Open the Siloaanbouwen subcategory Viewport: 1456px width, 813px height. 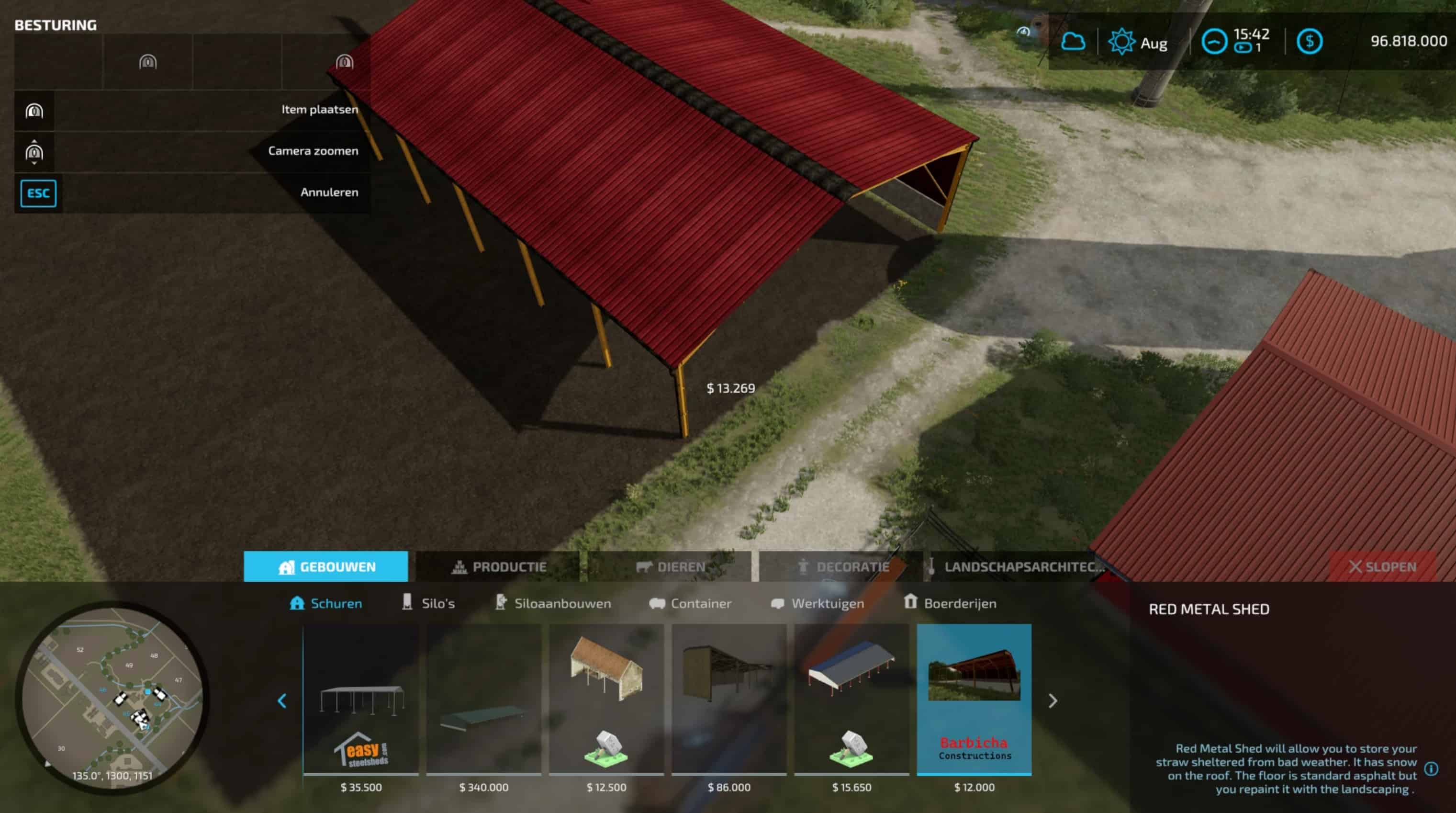(553, 603)
